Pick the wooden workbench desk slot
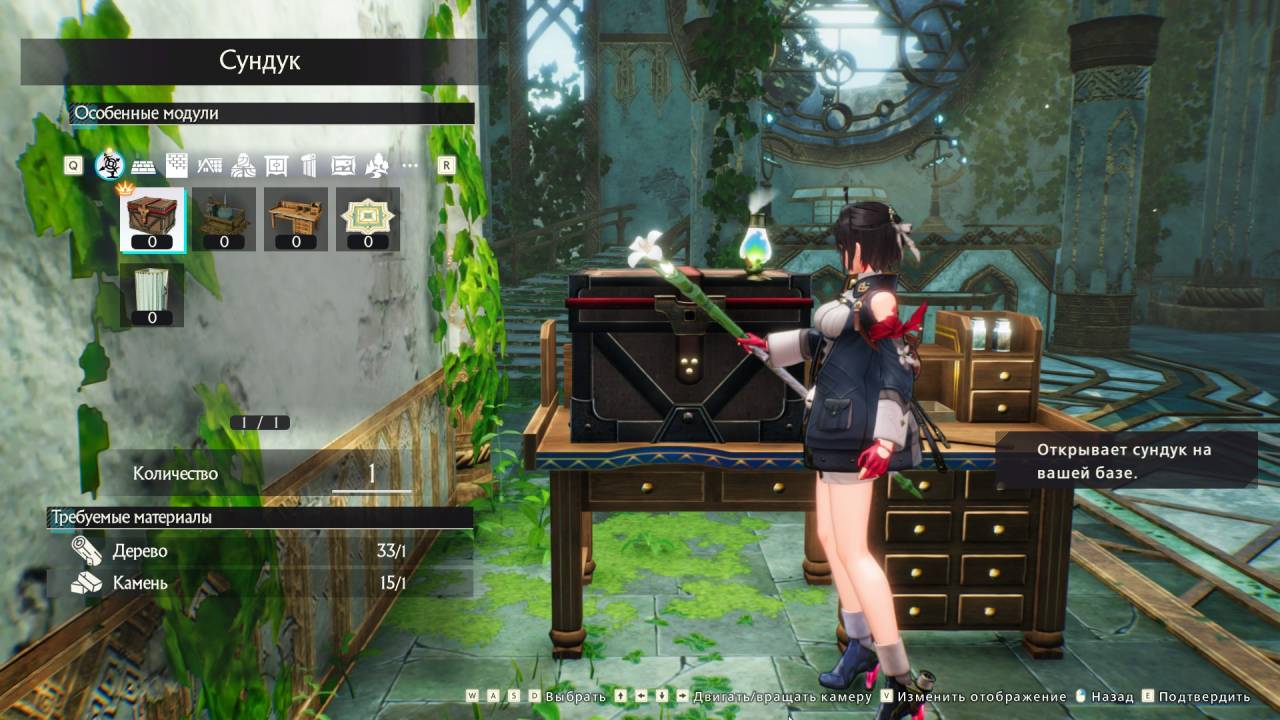The height and width of the screenshot is (720, 1280). tap(296, 218)
